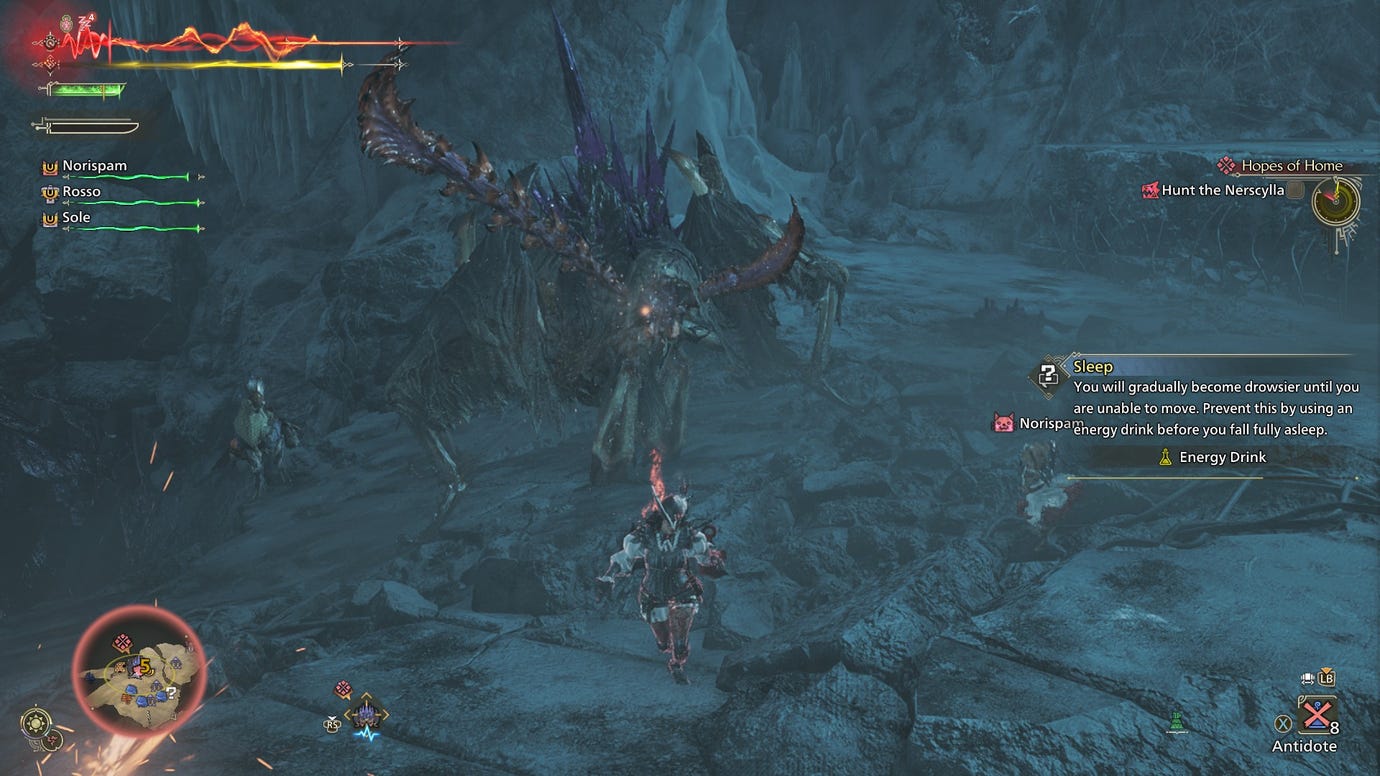Open the LB item bar switcher arrow

tap(1327, 678)
